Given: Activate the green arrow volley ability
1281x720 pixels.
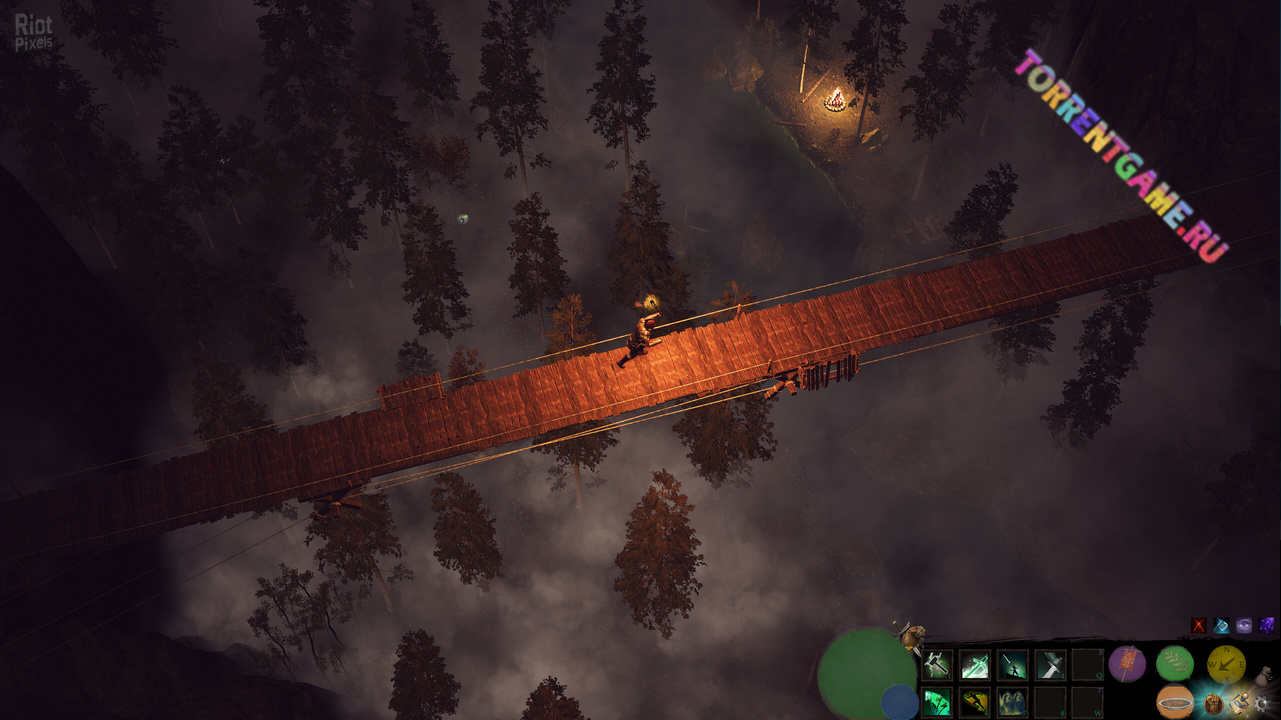Looking at the screenshot, I should point(937,702).
